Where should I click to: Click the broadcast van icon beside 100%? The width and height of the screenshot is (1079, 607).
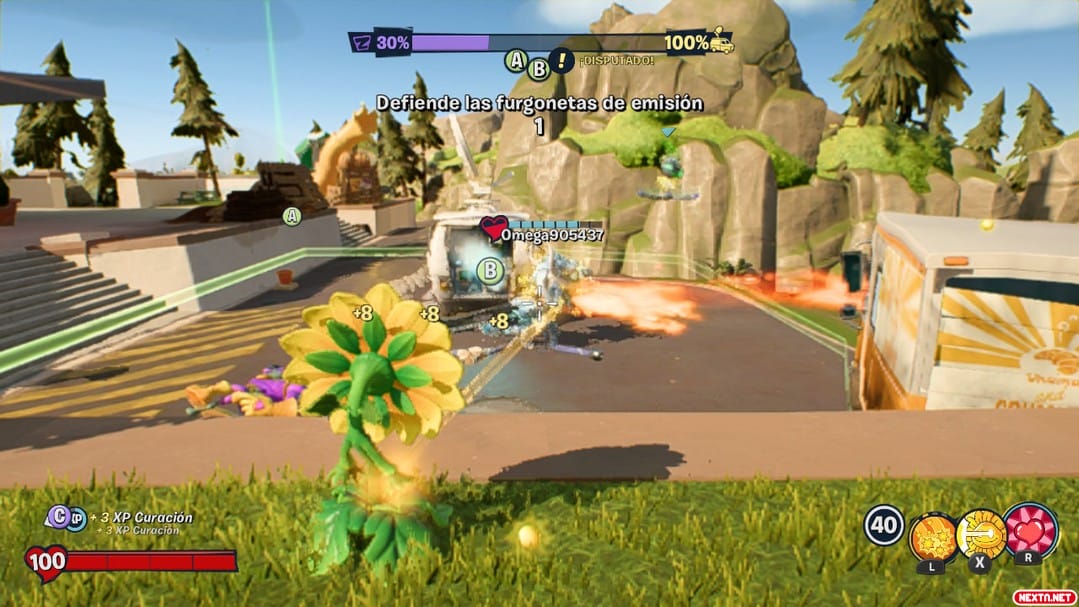(x=721, y=42)
